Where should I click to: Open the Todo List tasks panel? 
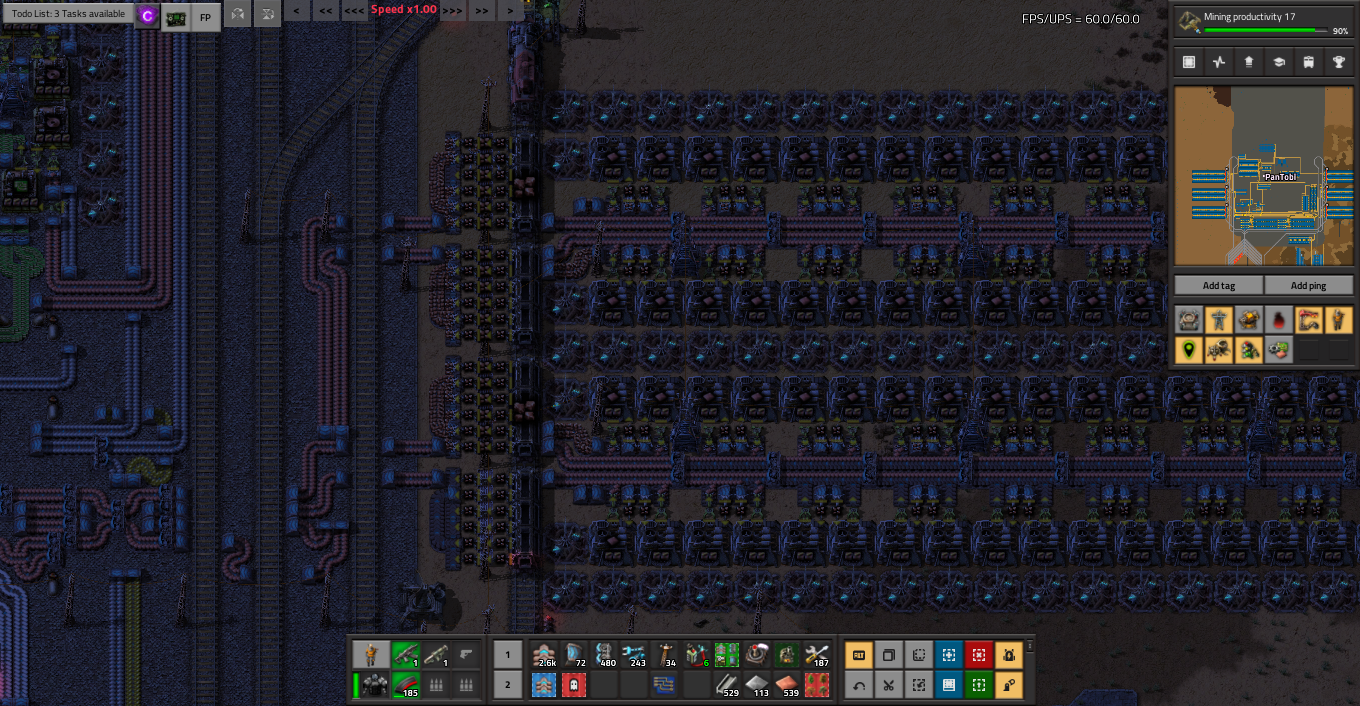[68, 14]
